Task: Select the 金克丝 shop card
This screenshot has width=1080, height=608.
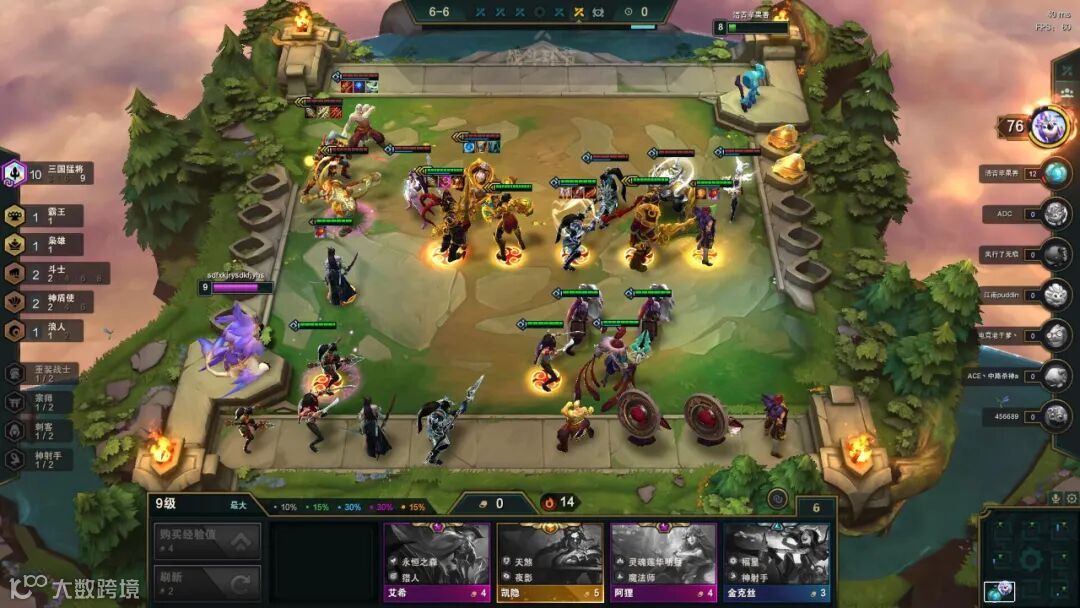Action: [x=777, y=562]
